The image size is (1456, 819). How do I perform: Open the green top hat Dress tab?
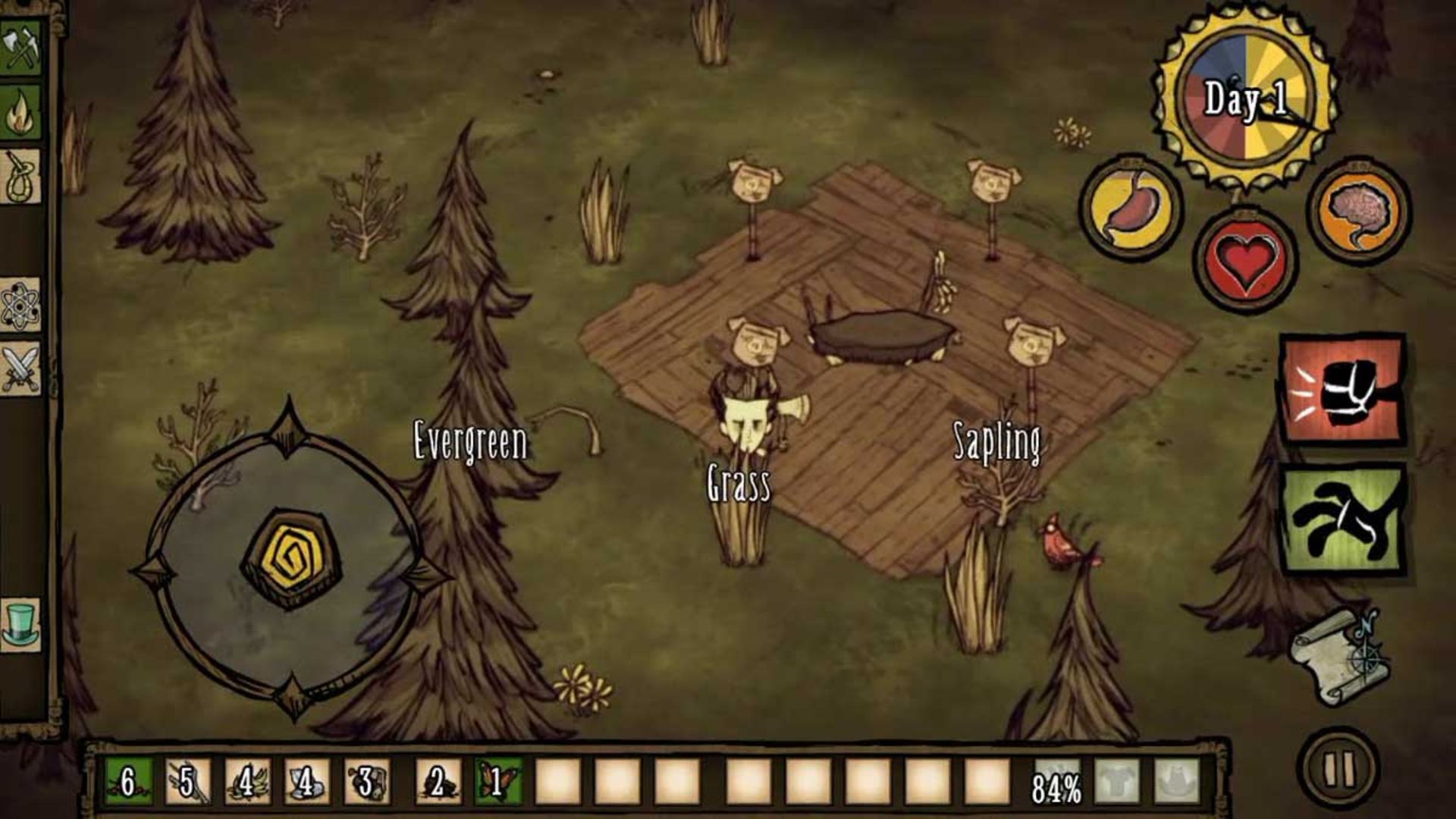pyautogui.click(x=21, y=623)
